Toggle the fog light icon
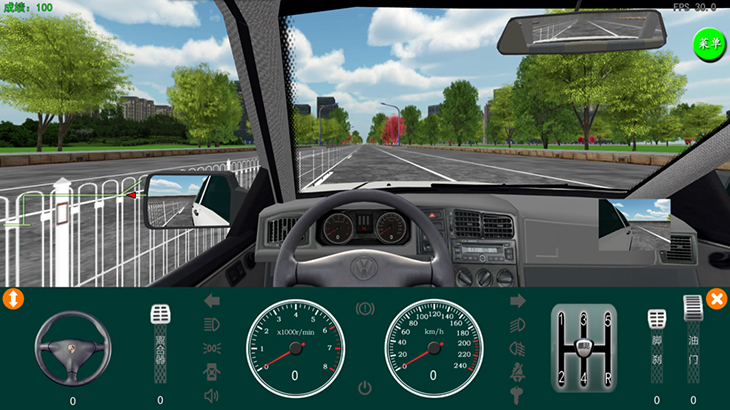730x410 pixels. (x=518, y=348)
